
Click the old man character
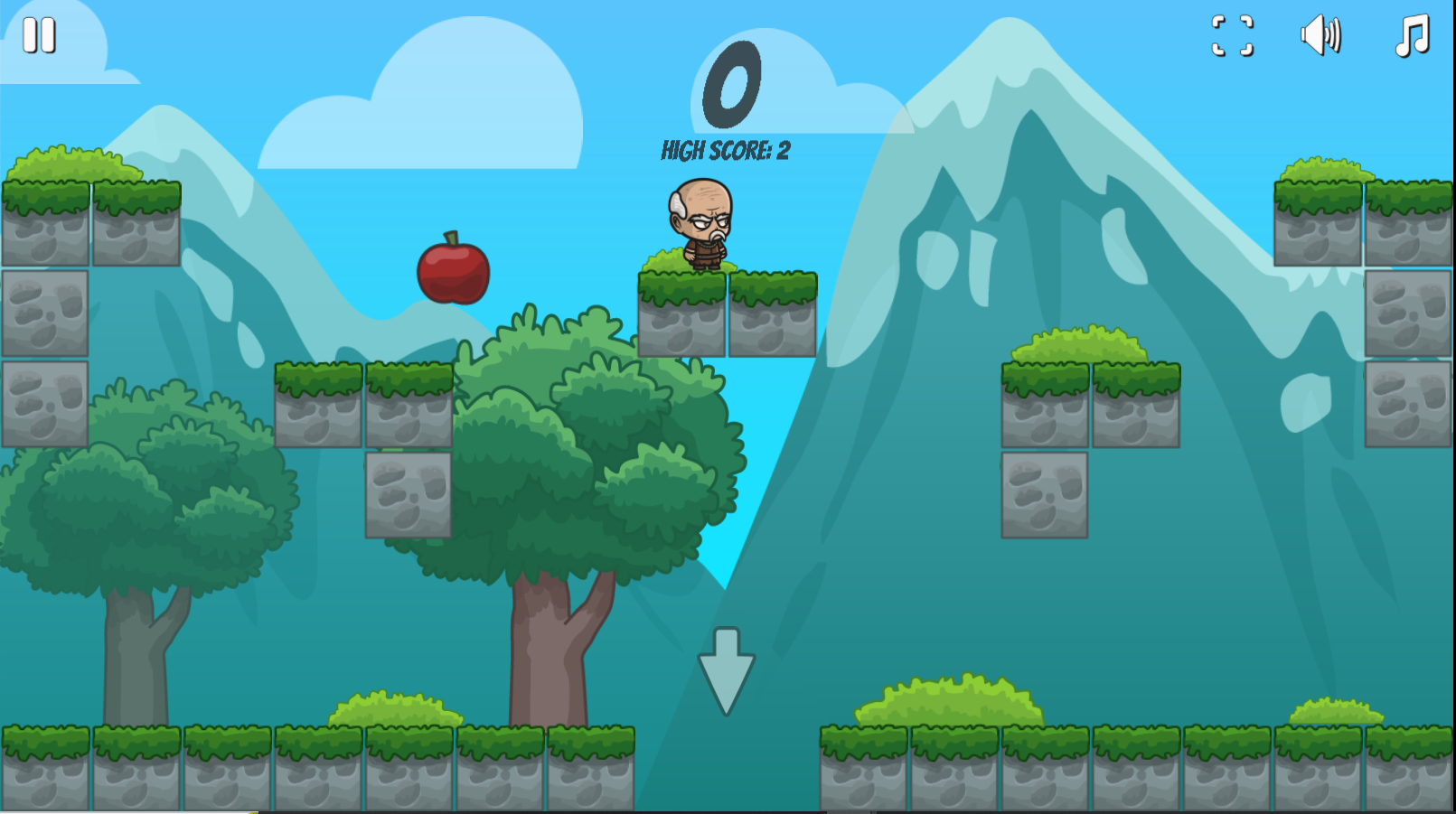[x=700, y=226]
